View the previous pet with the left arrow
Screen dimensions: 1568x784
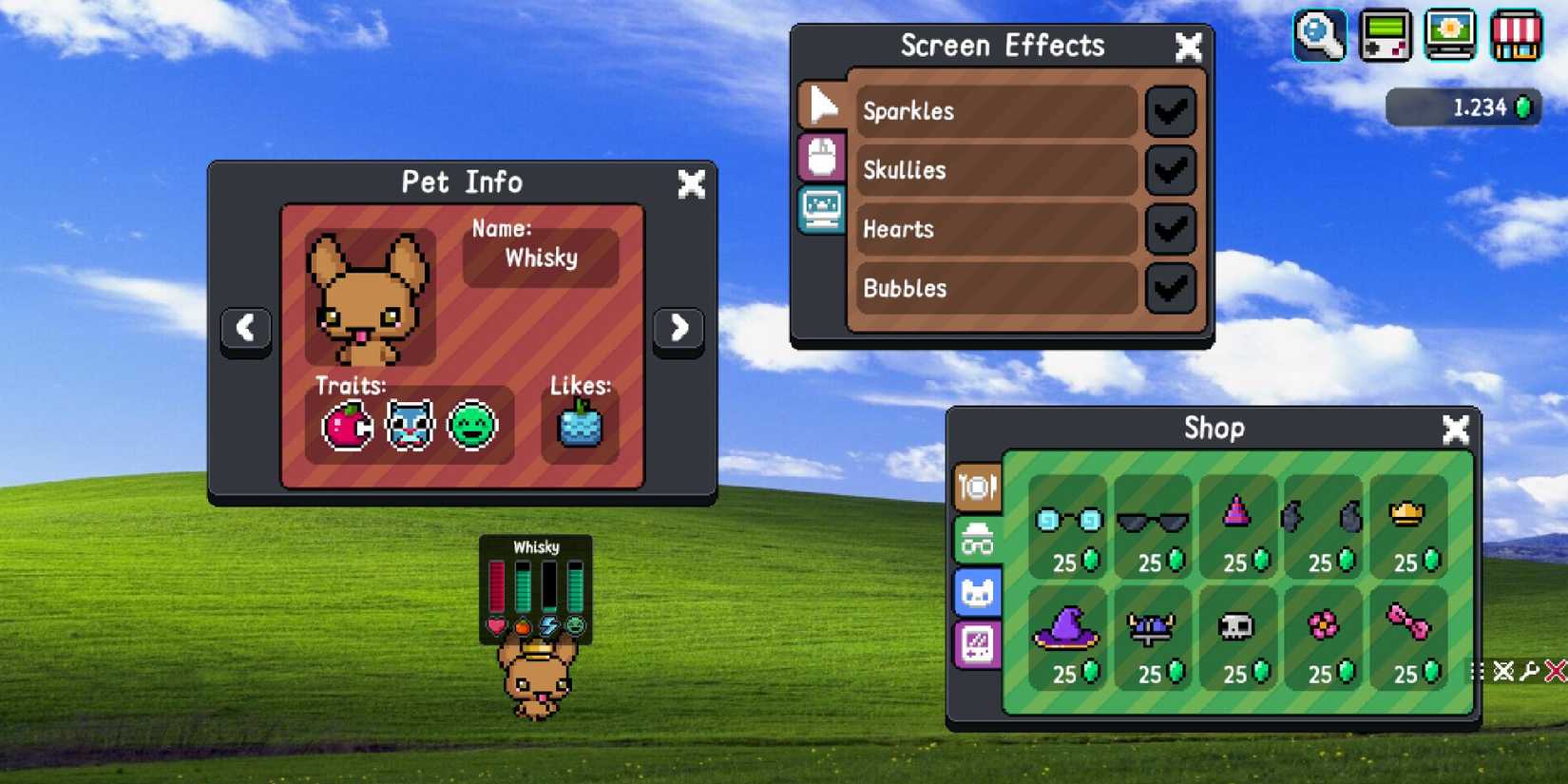pyautogui.click(x=246, y=328)
